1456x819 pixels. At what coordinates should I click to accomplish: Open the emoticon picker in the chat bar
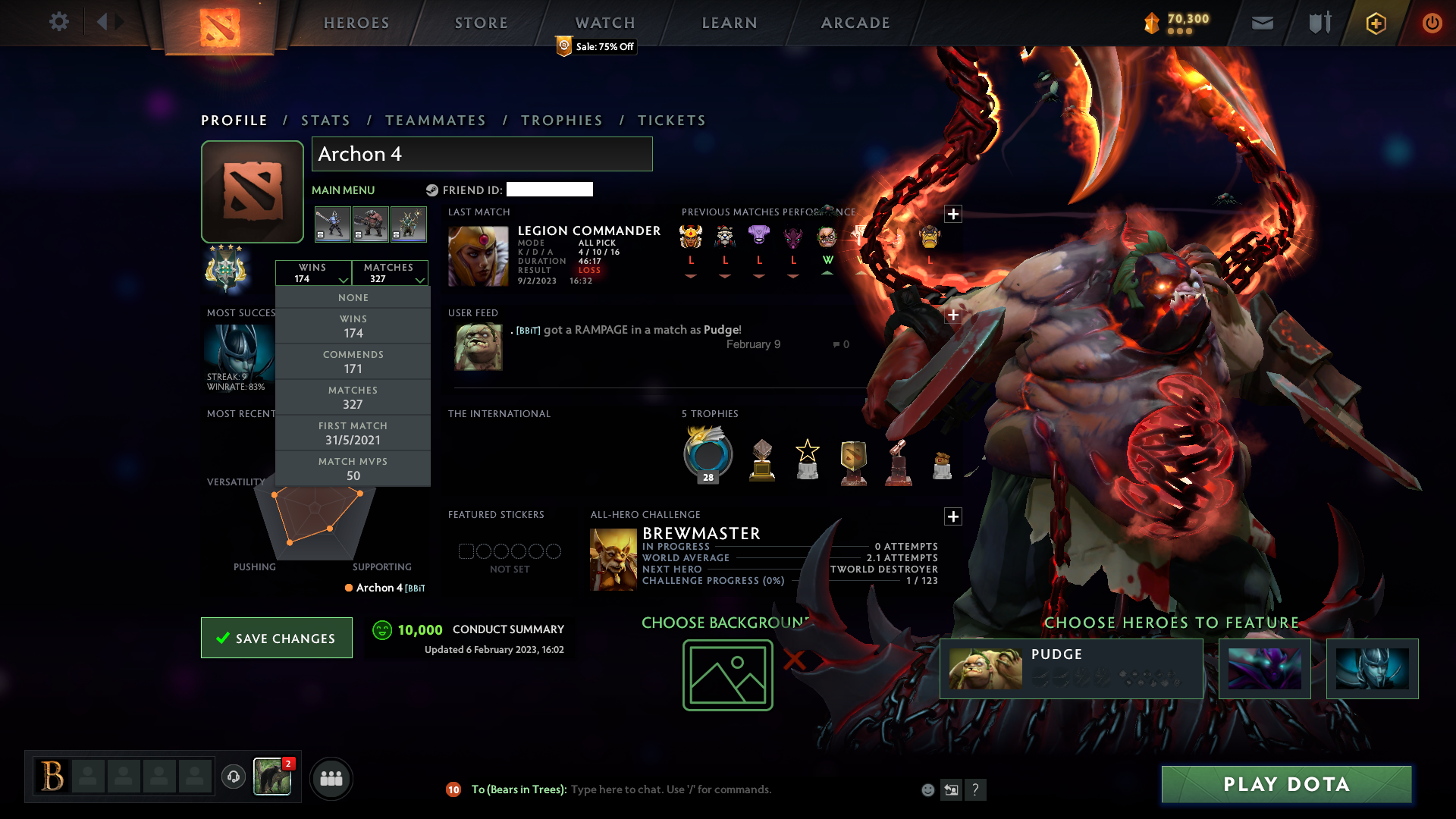tap(928, 789)
